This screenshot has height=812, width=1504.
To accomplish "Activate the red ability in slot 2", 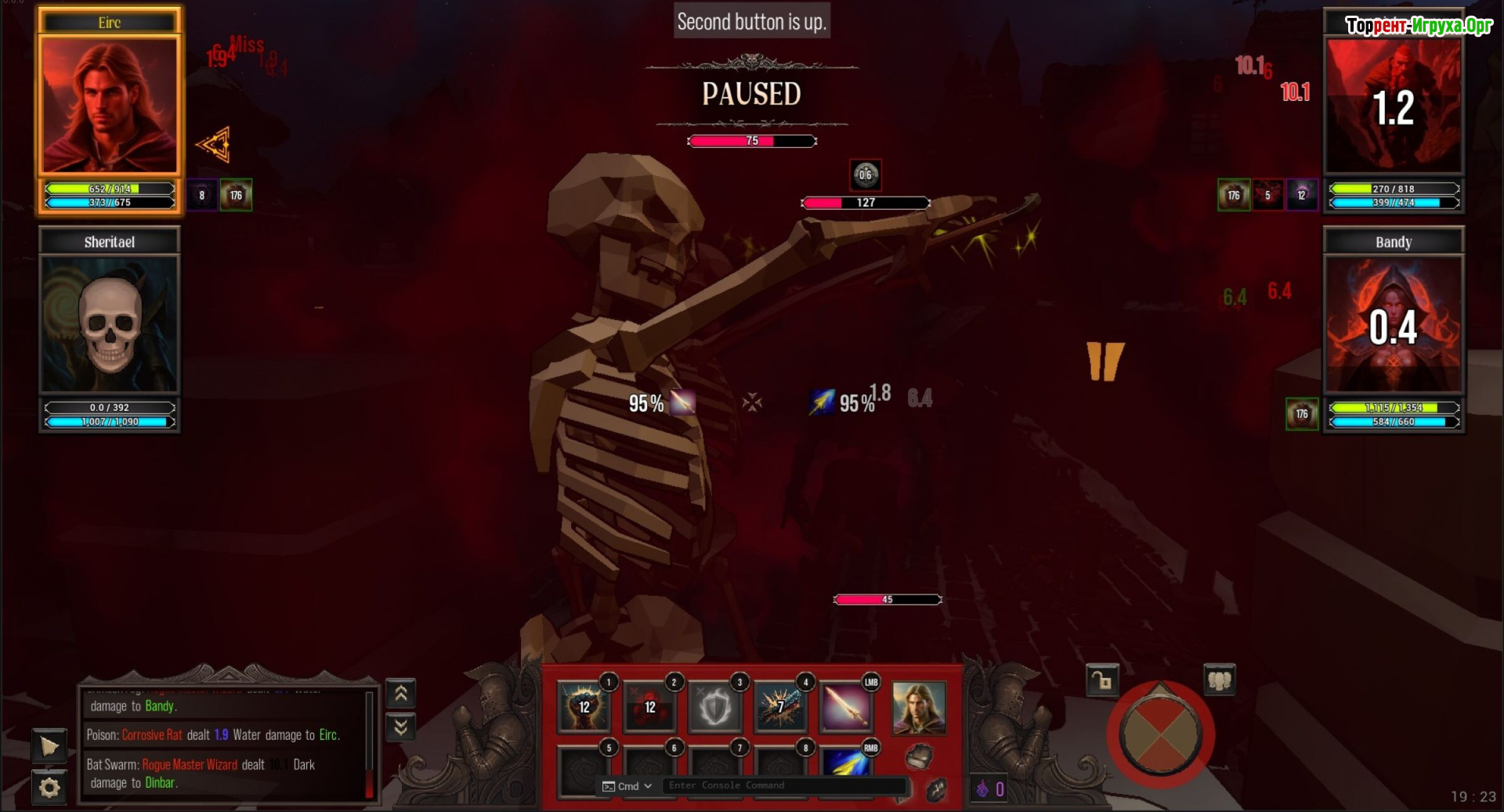I will [x=649, y=706].
